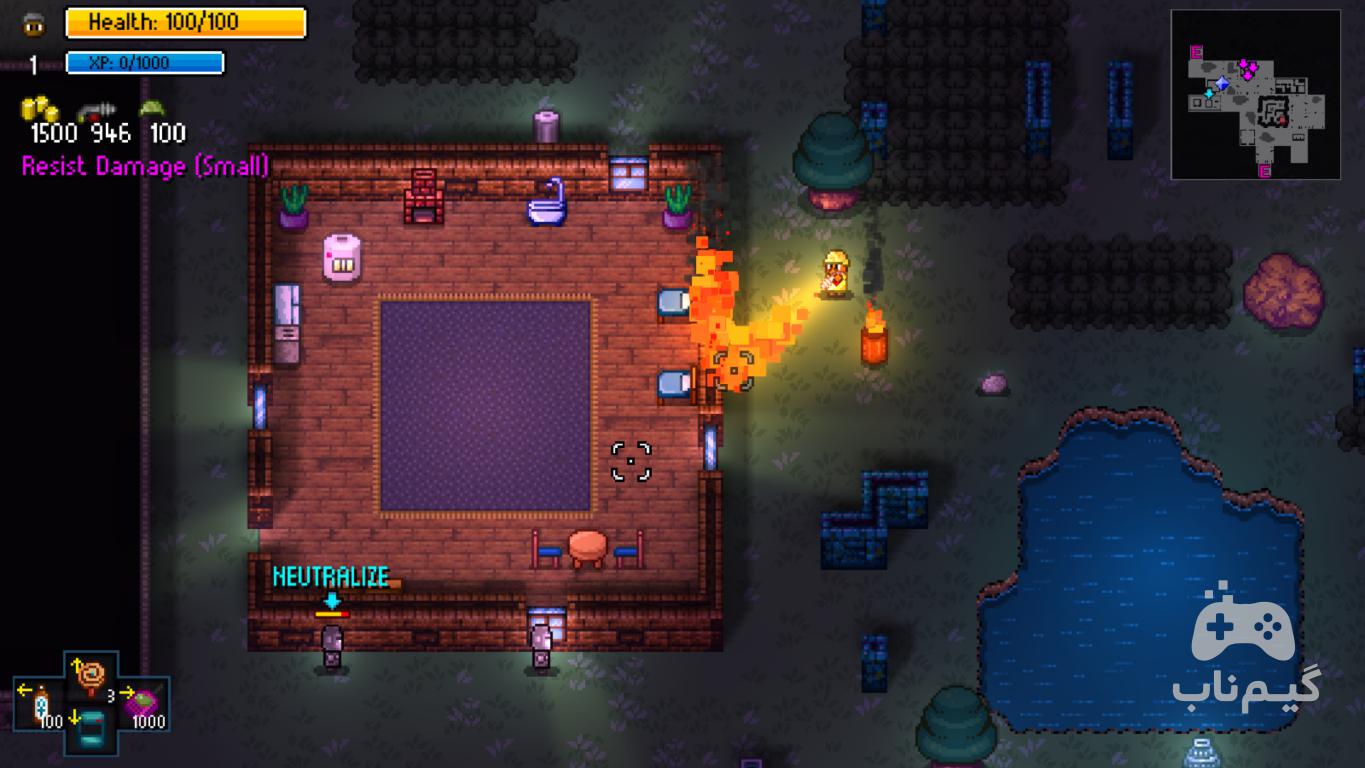The width and height of the screenshot is (1365, 768).
Task: Click the player character portrait
Action: 34,24
